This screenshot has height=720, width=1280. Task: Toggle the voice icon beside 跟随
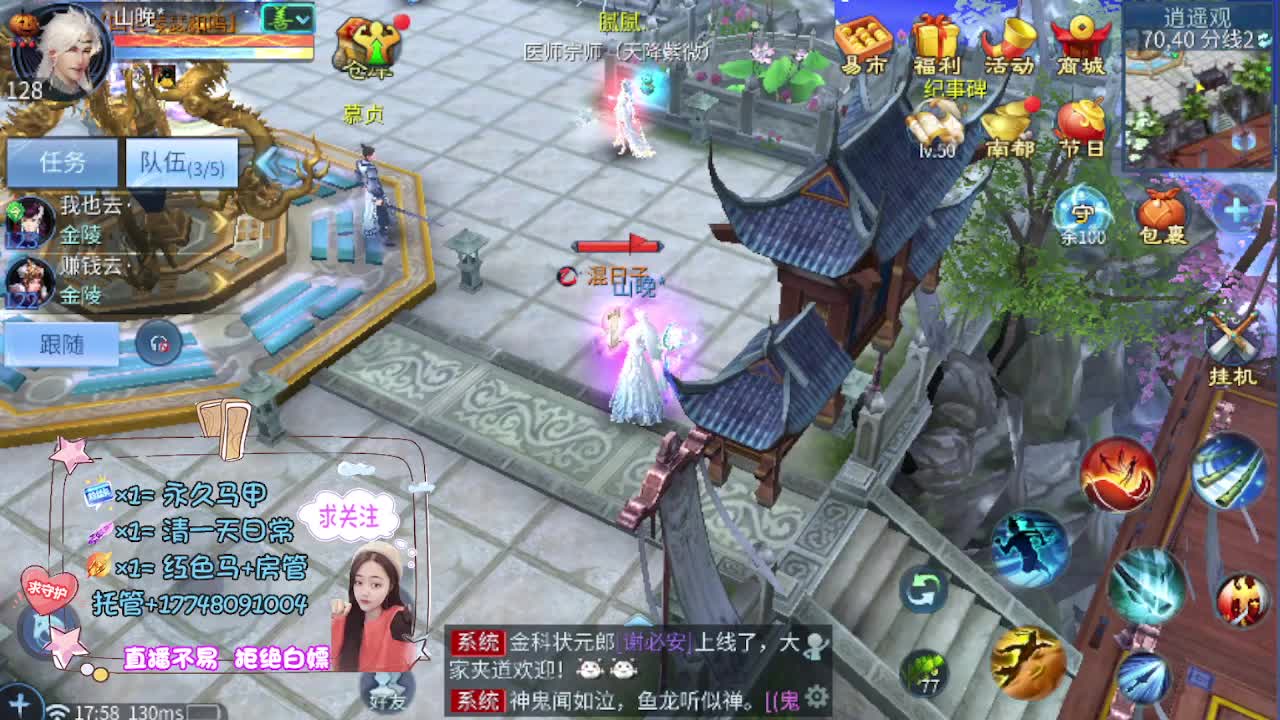pos(156,342)
